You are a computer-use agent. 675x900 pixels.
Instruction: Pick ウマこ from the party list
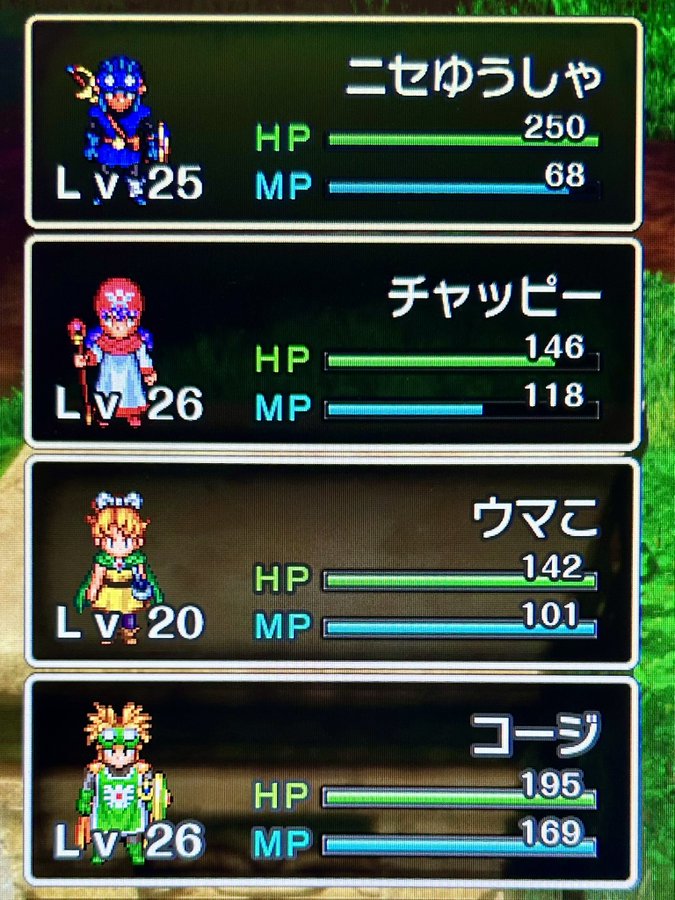coord(333,563)
